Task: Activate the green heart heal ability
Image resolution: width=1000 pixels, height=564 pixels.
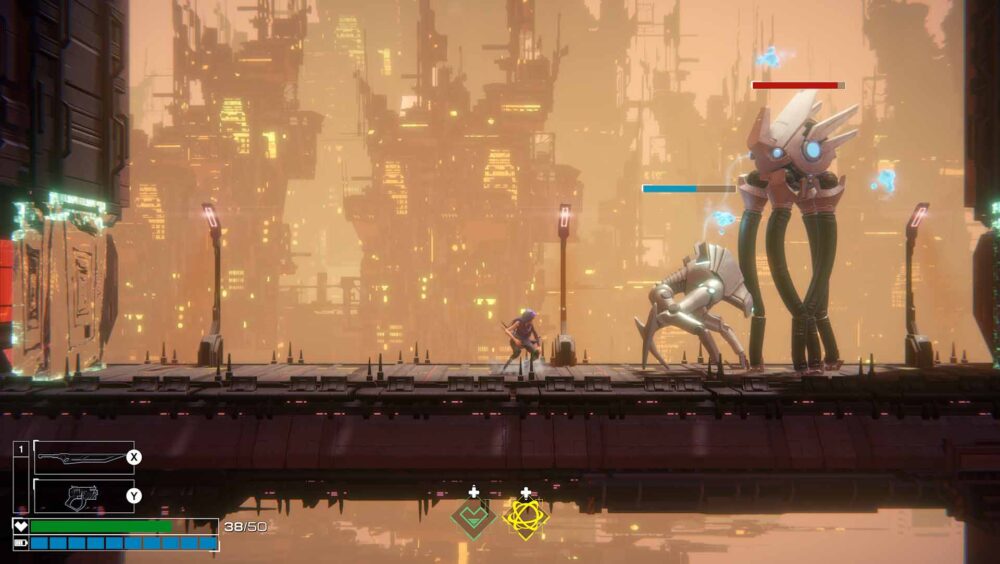Action: (472, 518)
